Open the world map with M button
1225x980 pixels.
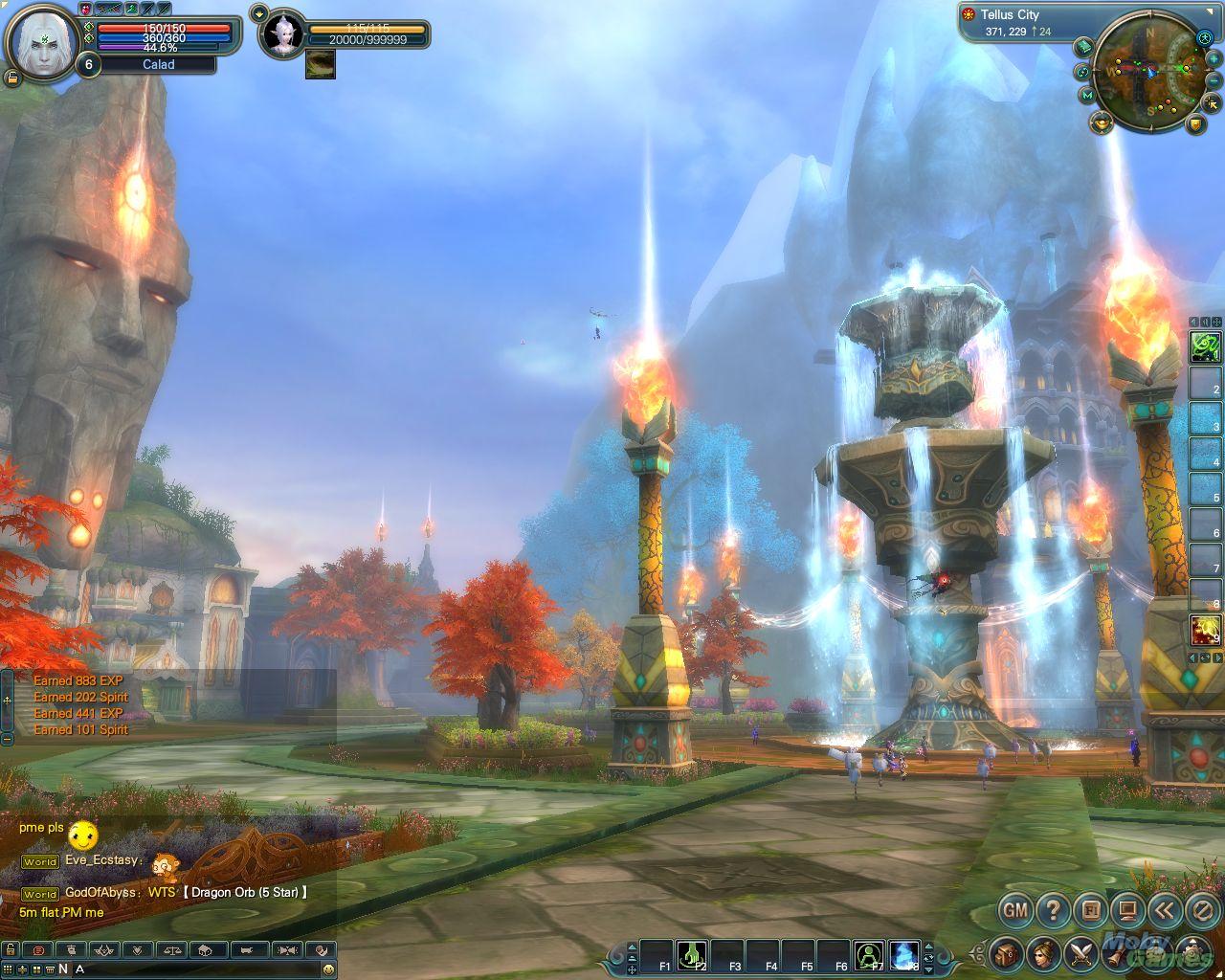point(1087,96)
